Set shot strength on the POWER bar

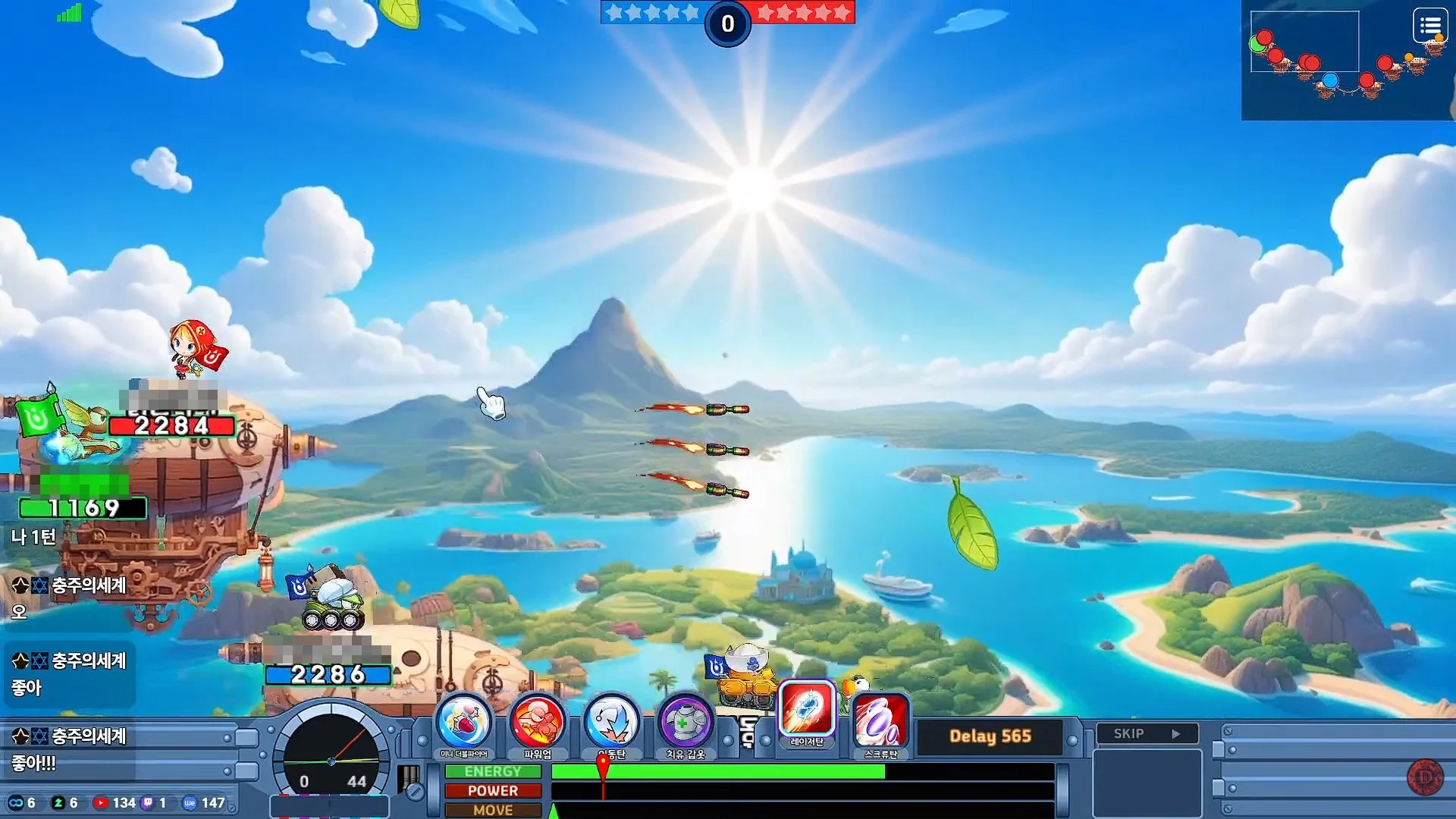point(802,790)
